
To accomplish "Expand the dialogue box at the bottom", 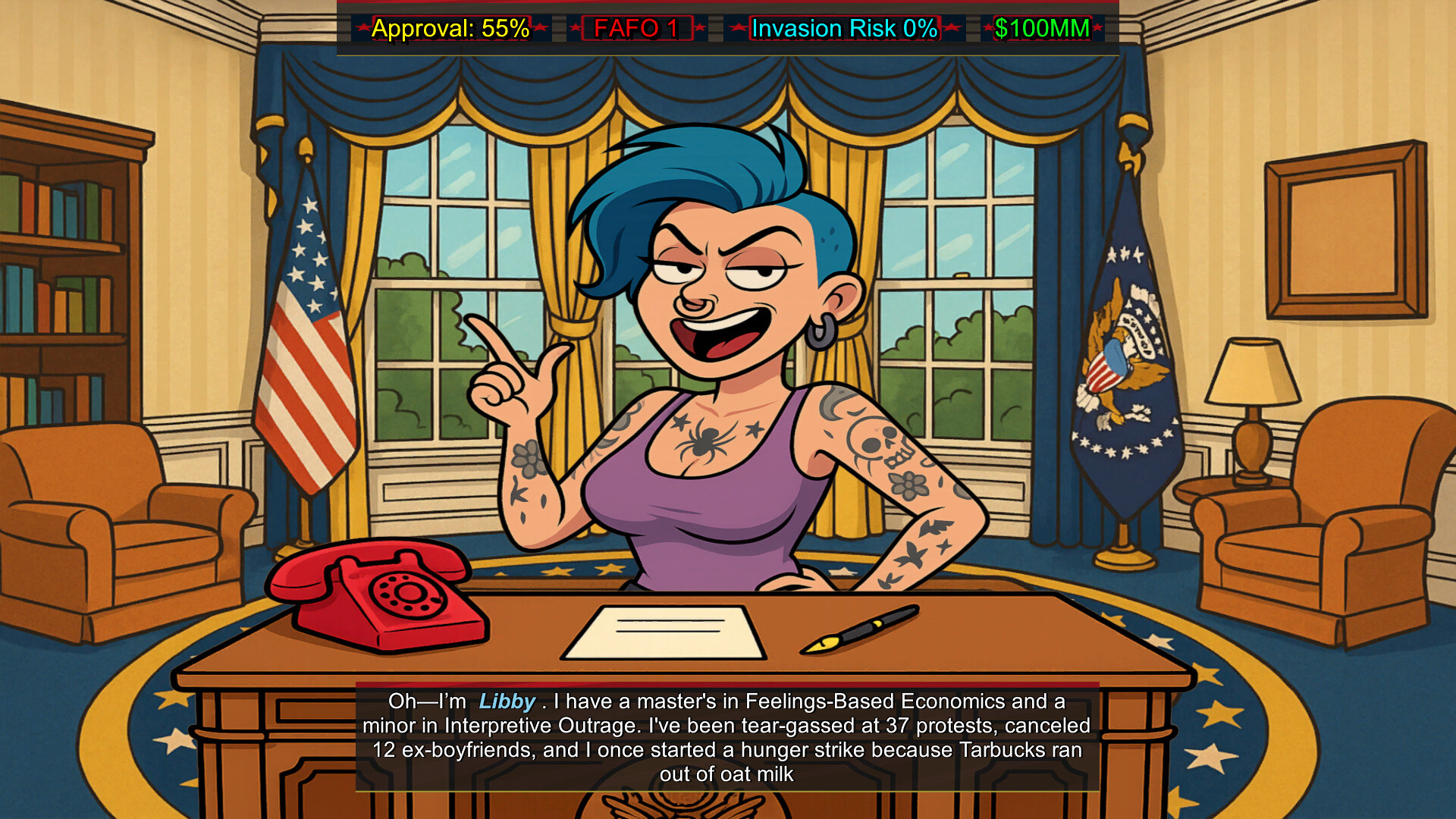I will [x=728, y=736].
